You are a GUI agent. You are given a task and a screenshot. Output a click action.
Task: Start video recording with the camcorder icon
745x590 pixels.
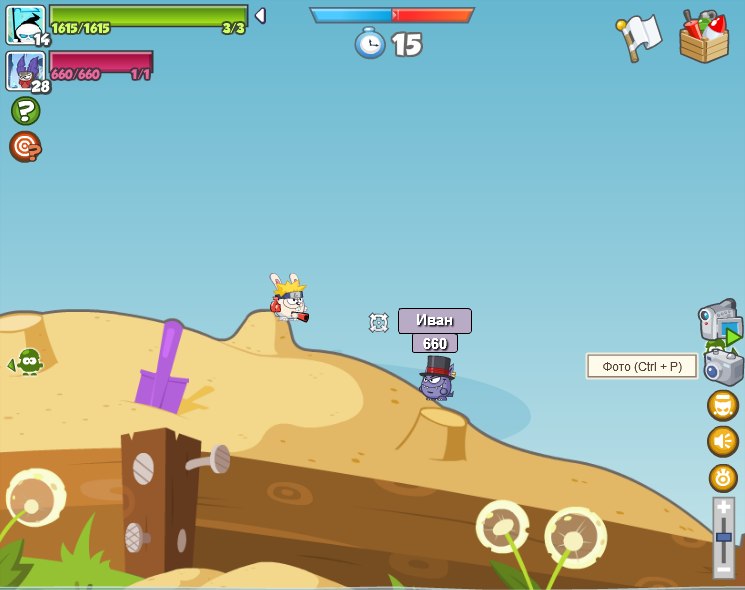pos(719,322)
